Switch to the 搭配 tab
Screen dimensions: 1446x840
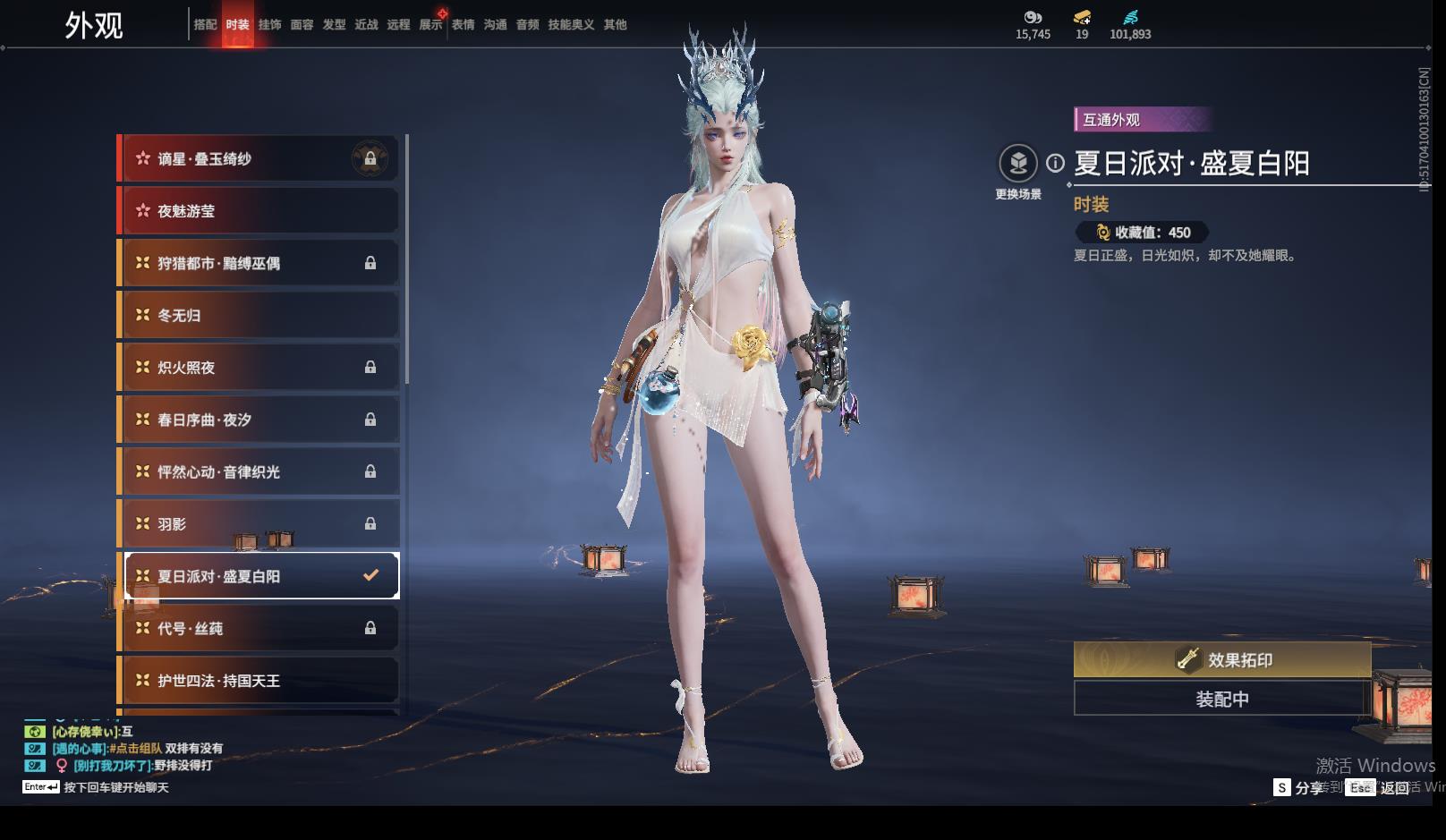(x=205, y=25)
